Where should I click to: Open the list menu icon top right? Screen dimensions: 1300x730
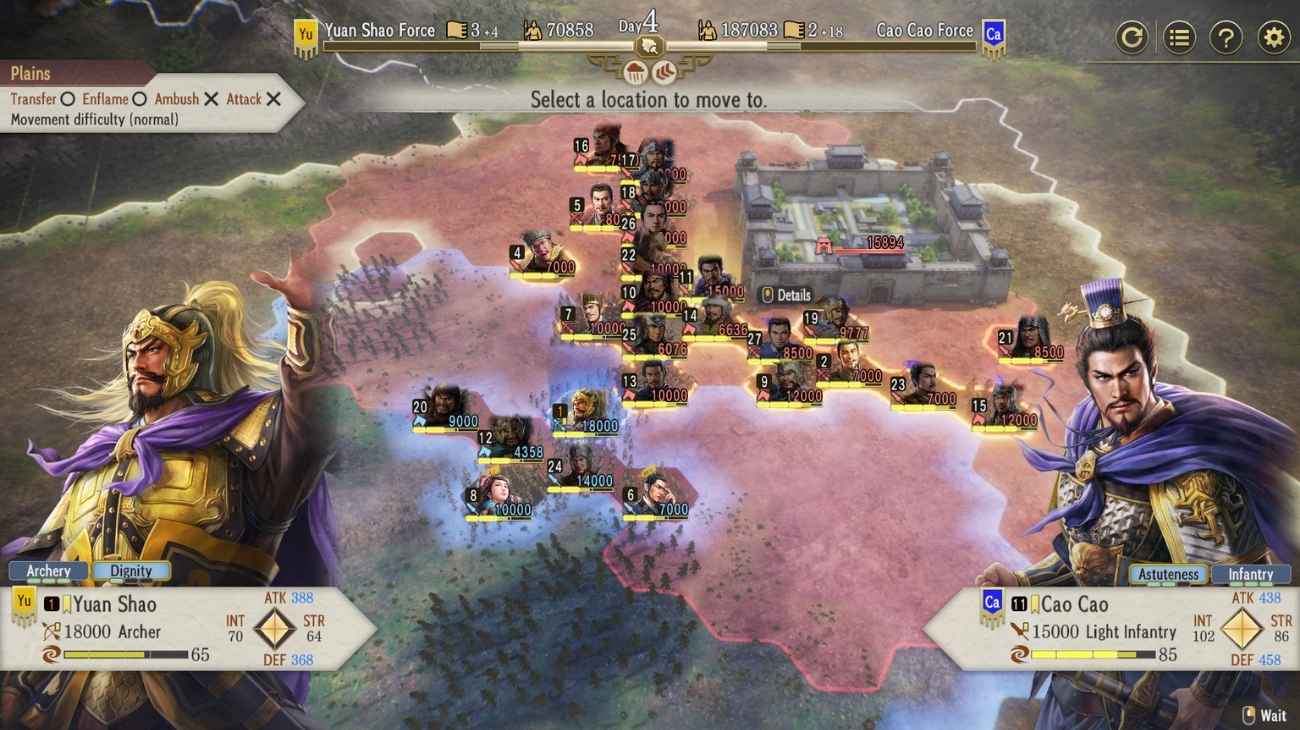pyautogui.click(x=1179, y=36)
